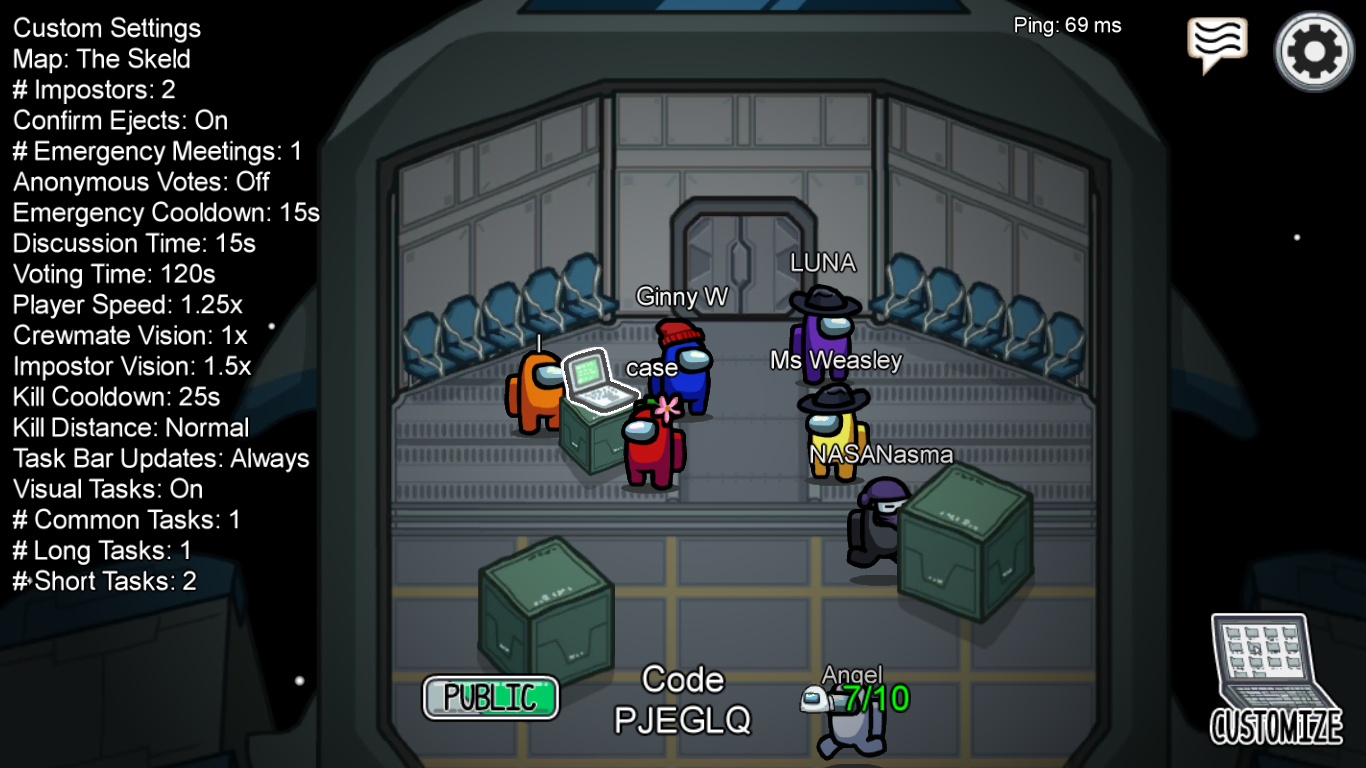Open the gear settings menu
This screenshot has width=1366, height=768.
click(x=1314, y=51)
